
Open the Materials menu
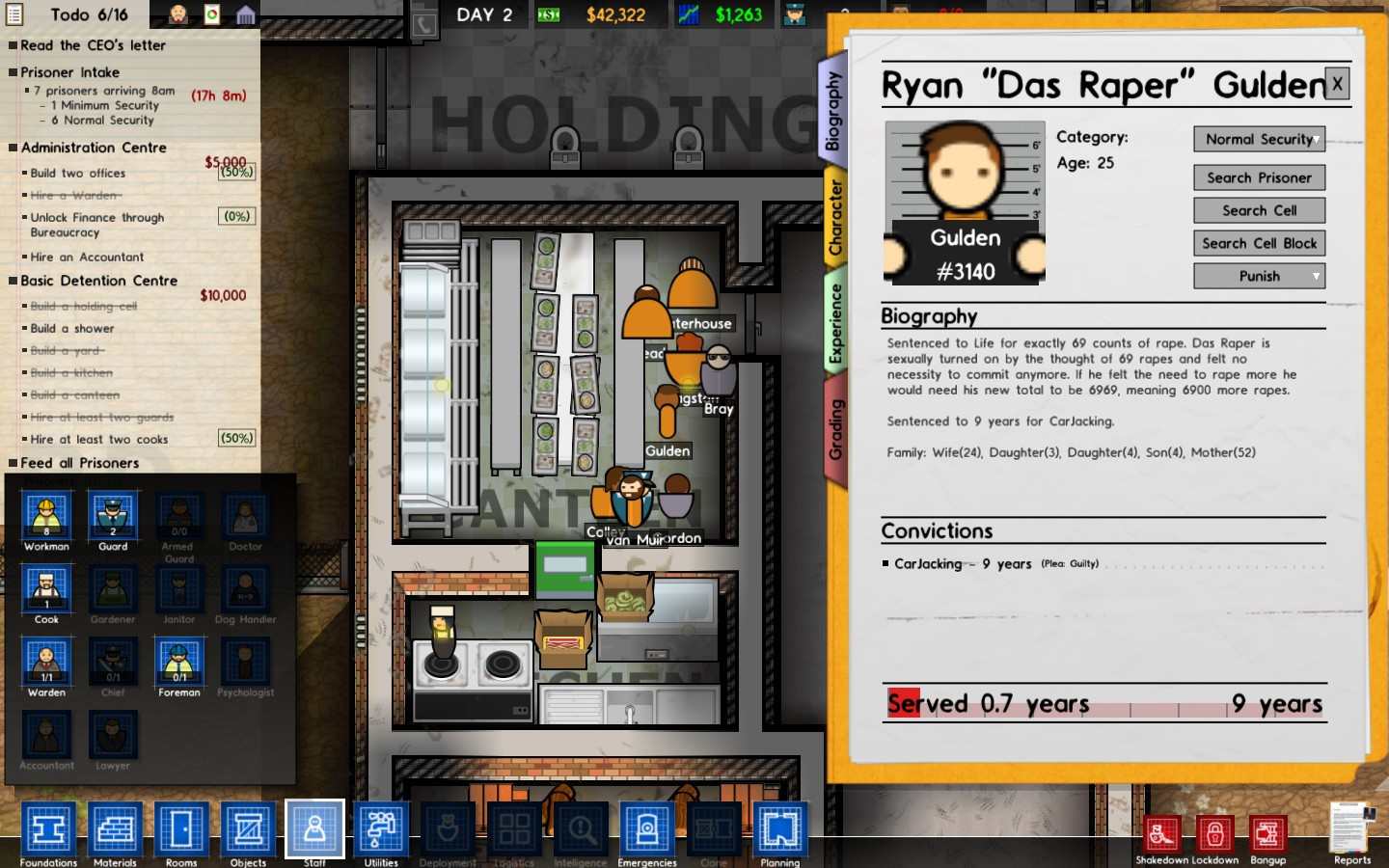pos(115,829)
